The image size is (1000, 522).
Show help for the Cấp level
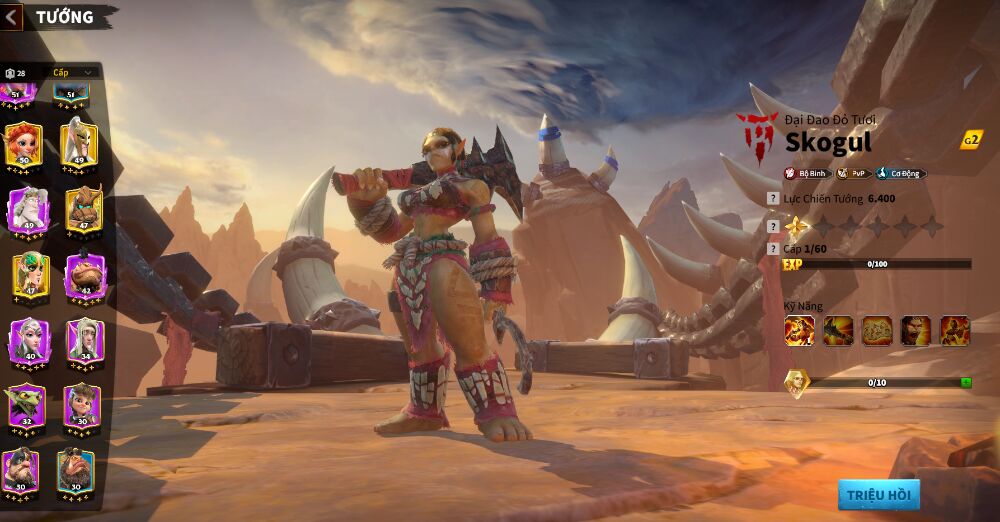tap(773, 248)
